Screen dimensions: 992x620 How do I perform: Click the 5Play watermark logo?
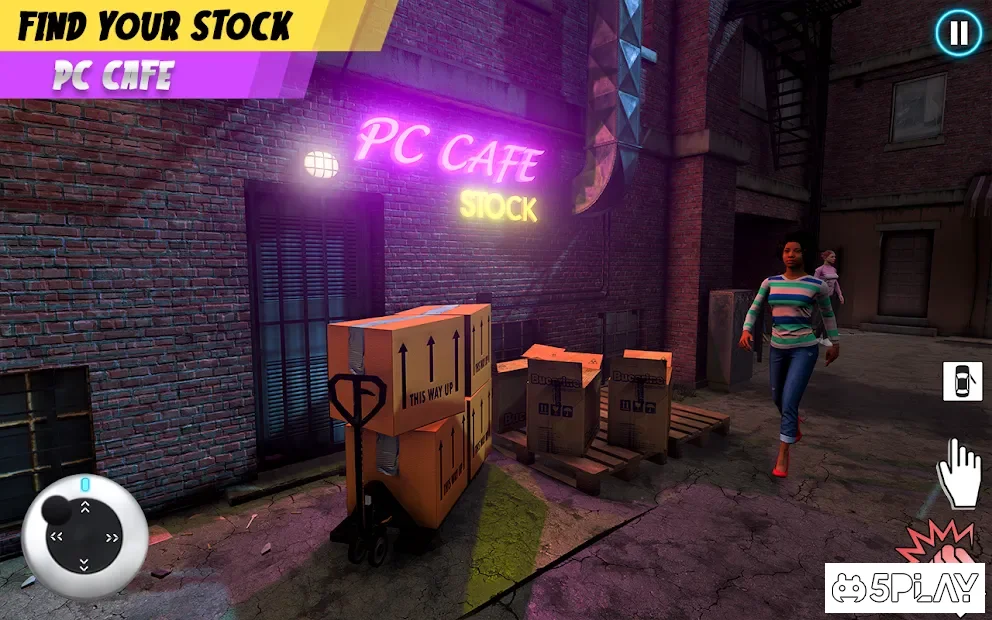904,588
